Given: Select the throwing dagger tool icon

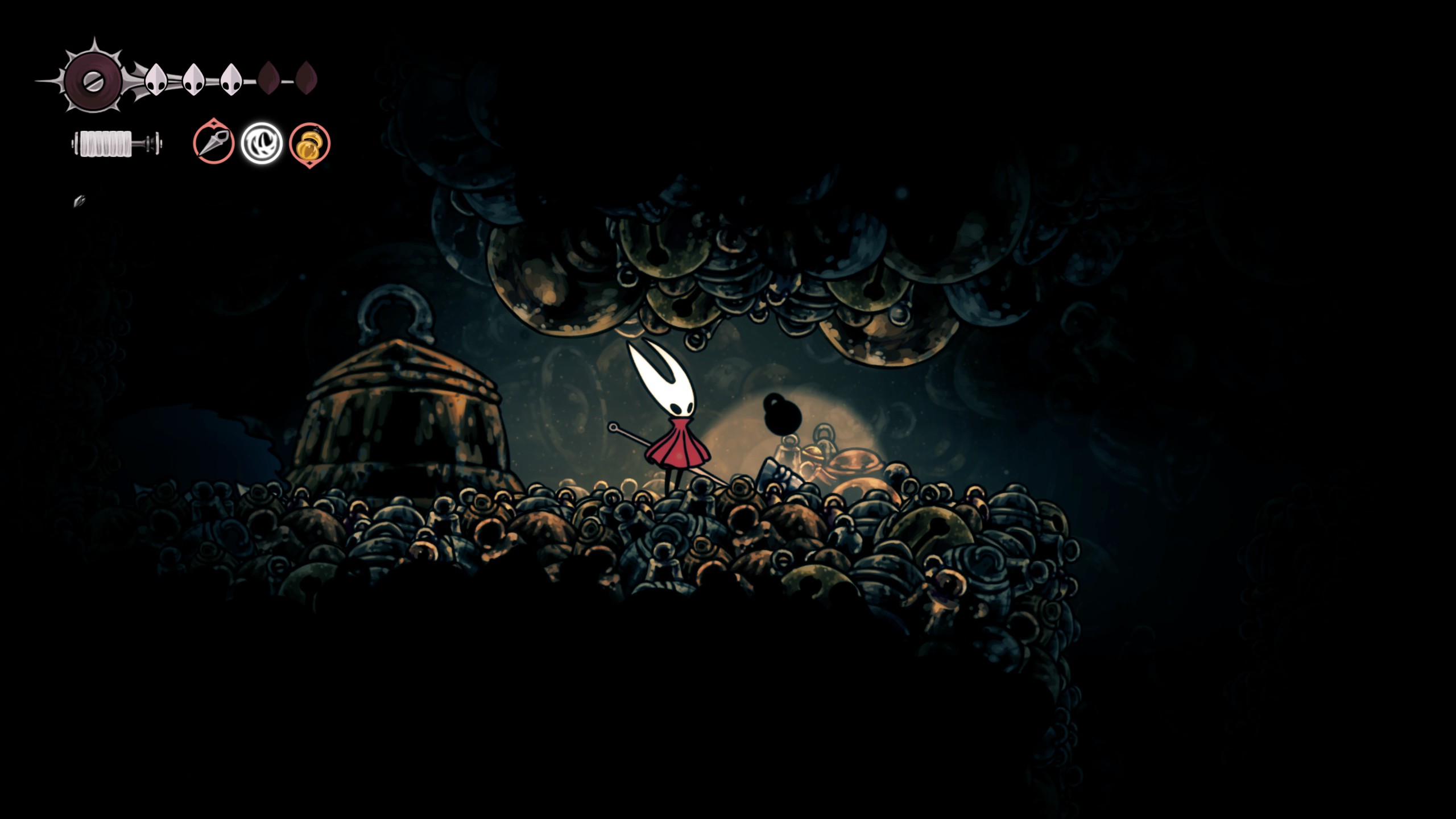Looking at the screenshot, I should [213, 143].
